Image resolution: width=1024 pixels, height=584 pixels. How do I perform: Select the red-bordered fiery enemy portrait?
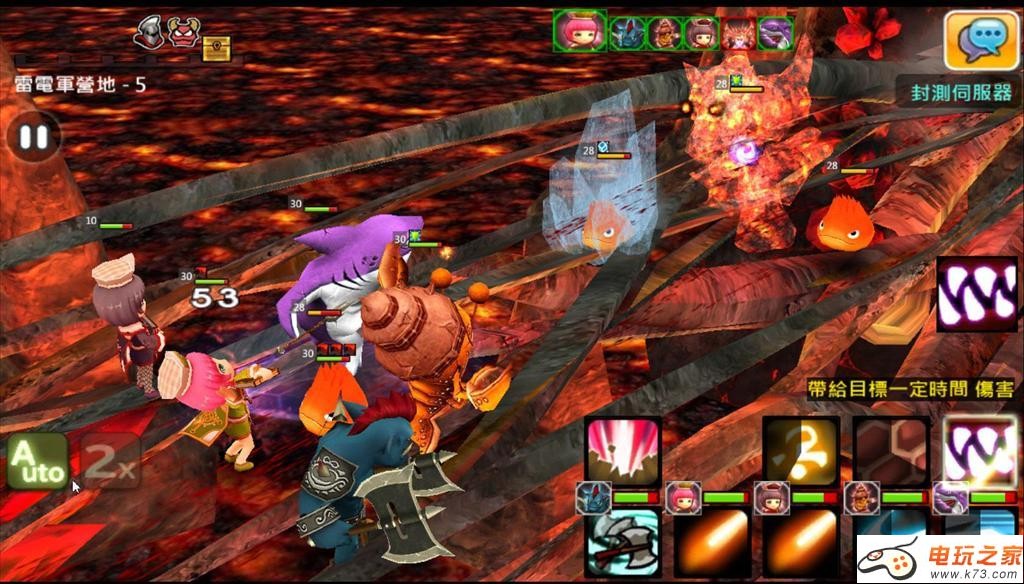pos(738,33)
